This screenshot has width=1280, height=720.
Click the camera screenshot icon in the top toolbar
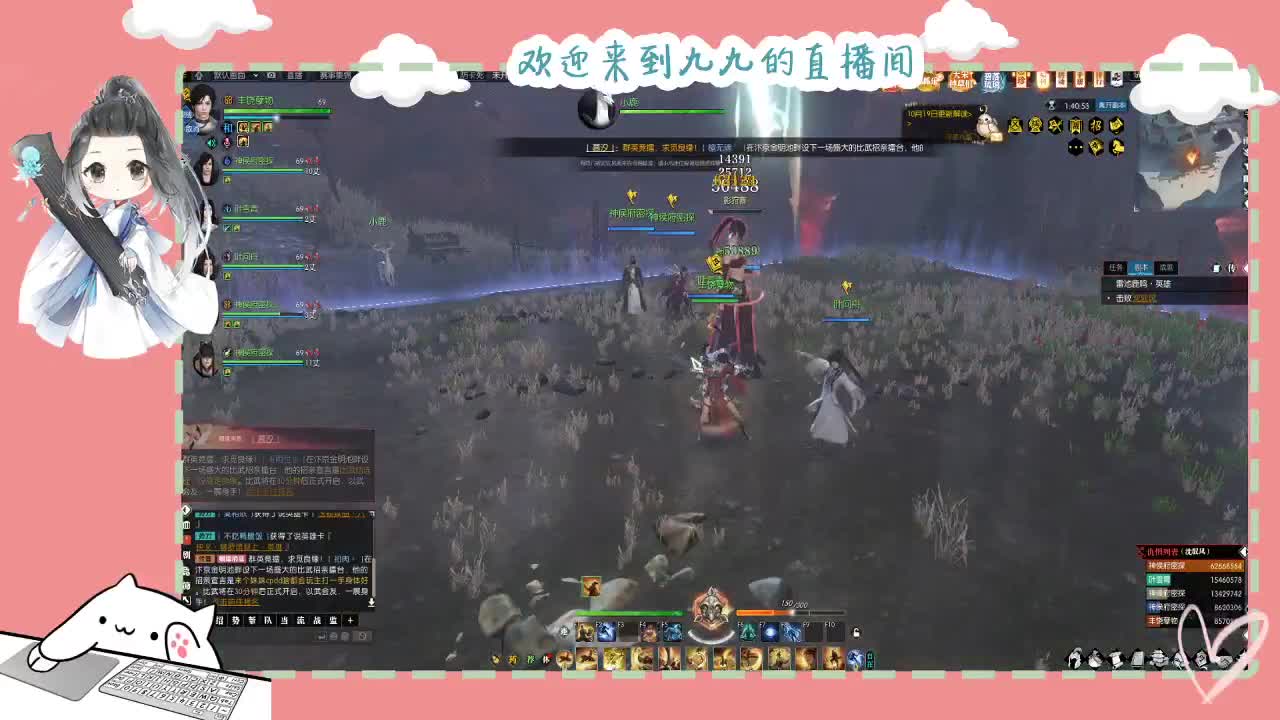[269, 75]
